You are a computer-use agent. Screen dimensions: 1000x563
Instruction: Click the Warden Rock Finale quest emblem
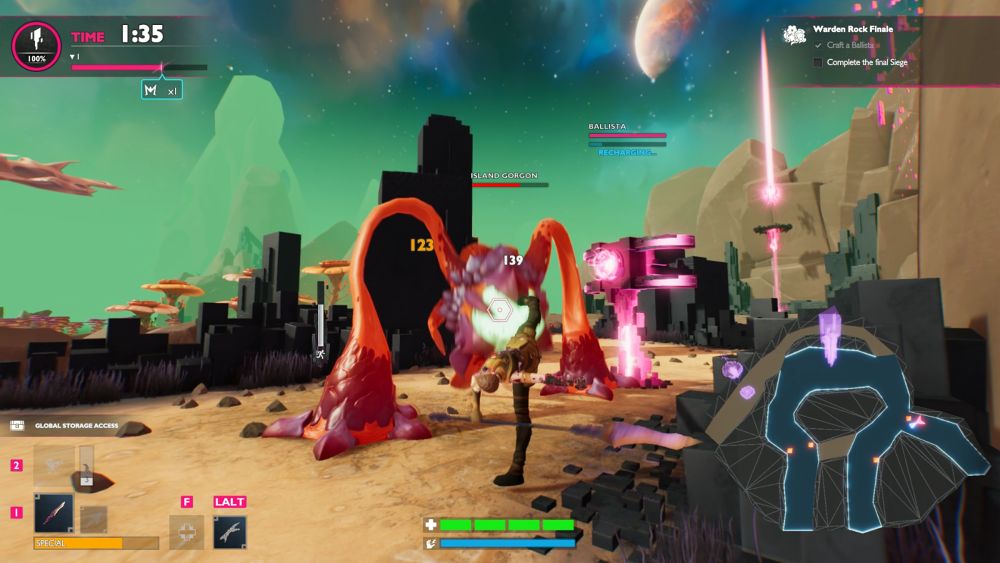[795, 36]
